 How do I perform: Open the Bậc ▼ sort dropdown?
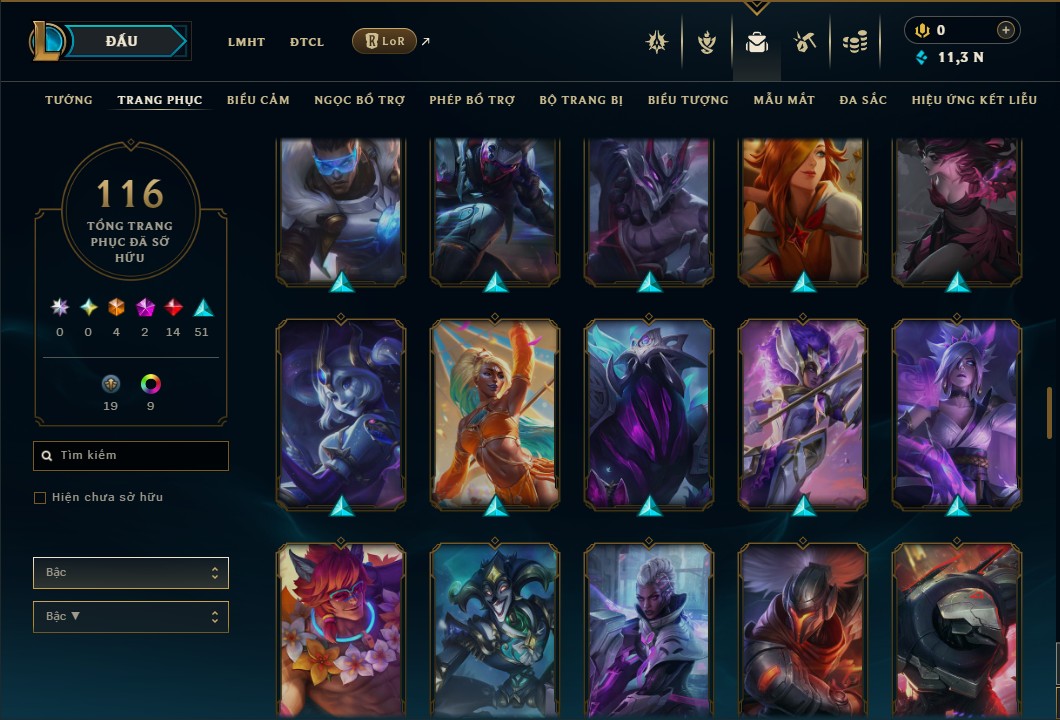[x=131, y=617]
